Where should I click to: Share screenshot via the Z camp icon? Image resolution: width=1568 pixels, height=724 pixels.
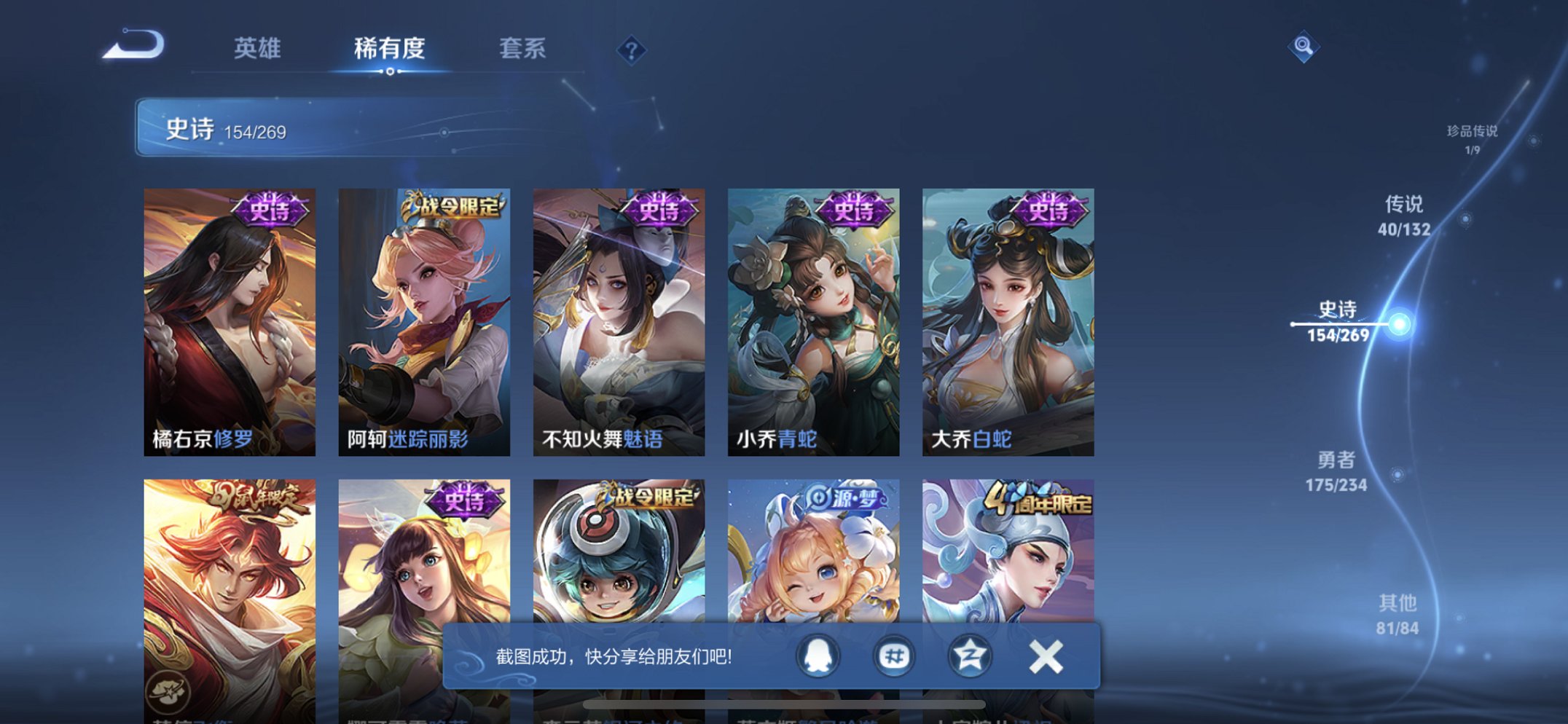[x=972, y=655]
